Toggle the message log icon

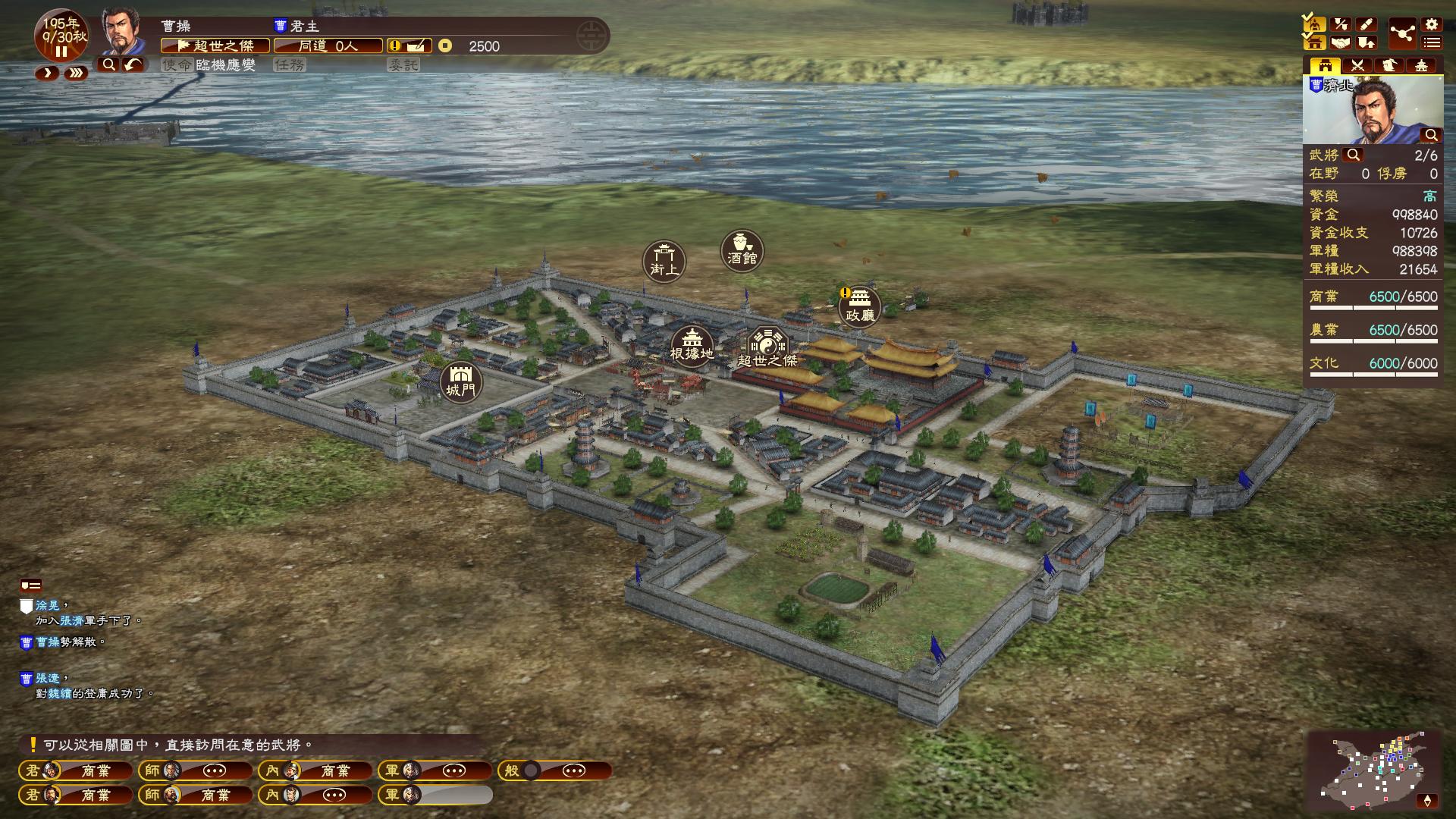[x=31, y=585]
